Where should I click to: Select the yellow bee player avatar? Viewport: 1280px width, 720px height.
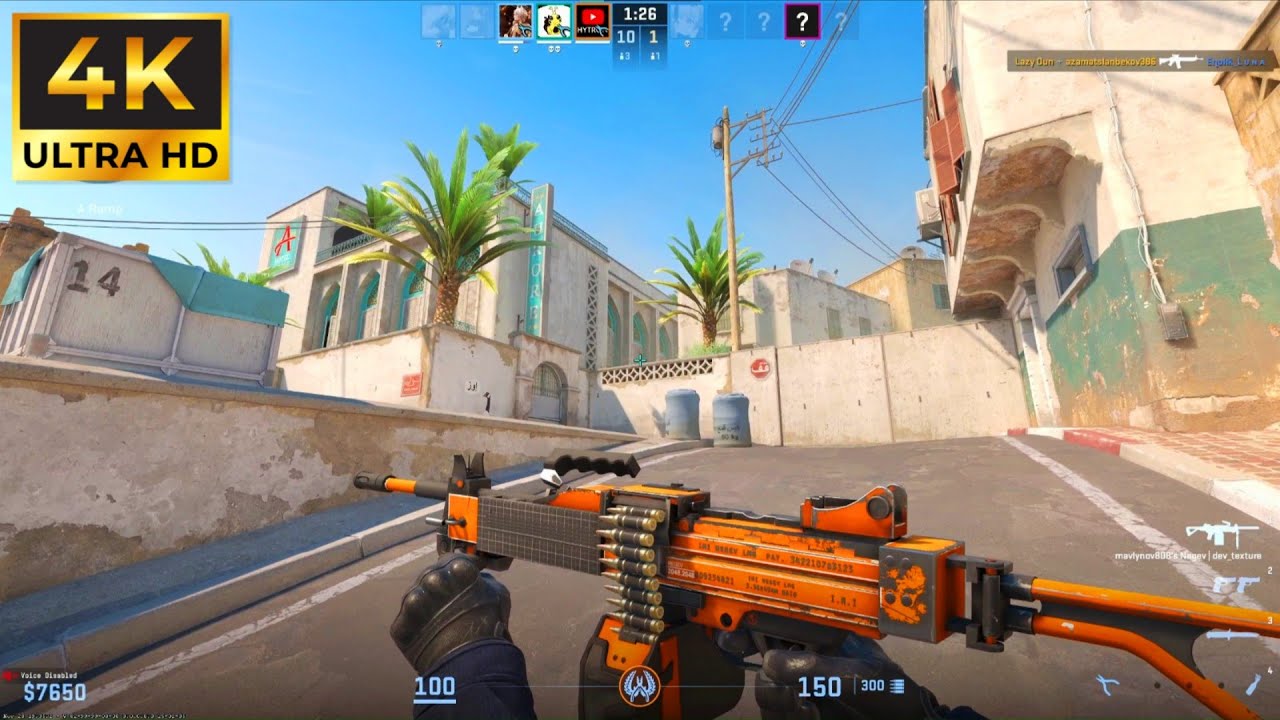pyautogui.click(x=554, y=20)
